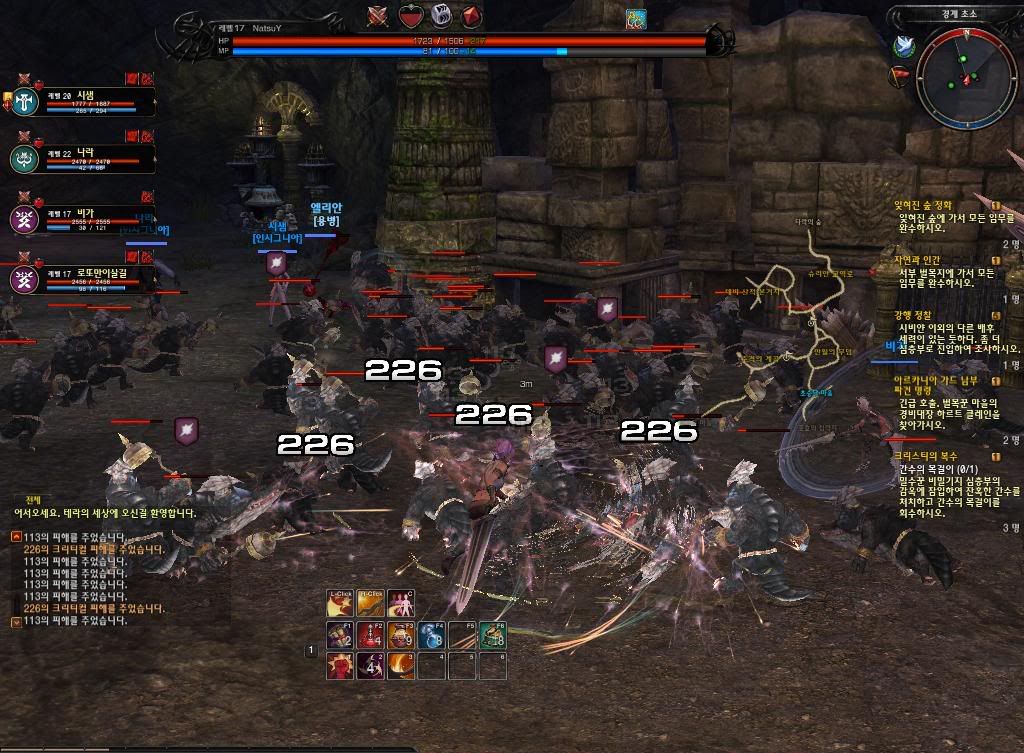The image size is (1024, 753).
Task: Use the C-key skill with three figures
Action: click(400, 605)
